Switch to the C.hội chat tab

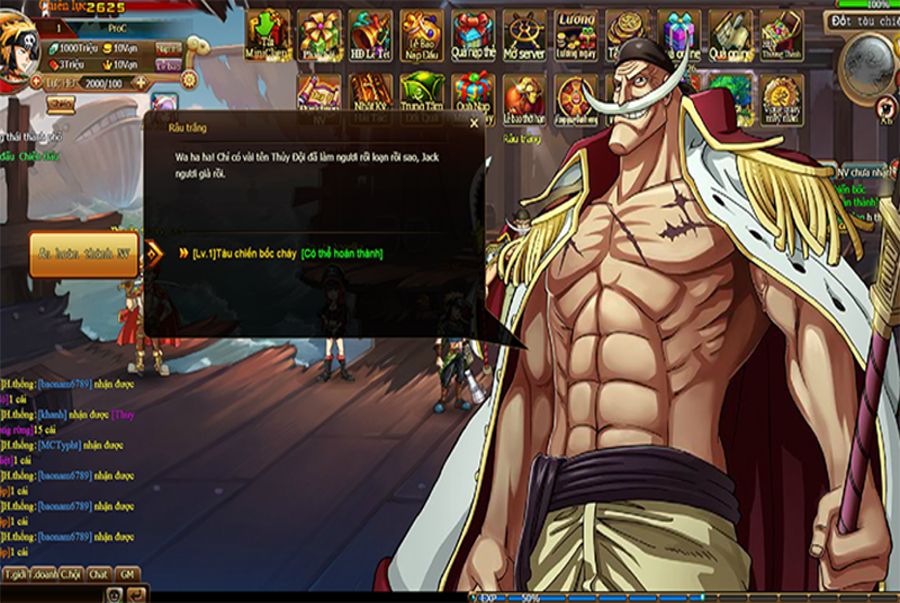[70, 575]
